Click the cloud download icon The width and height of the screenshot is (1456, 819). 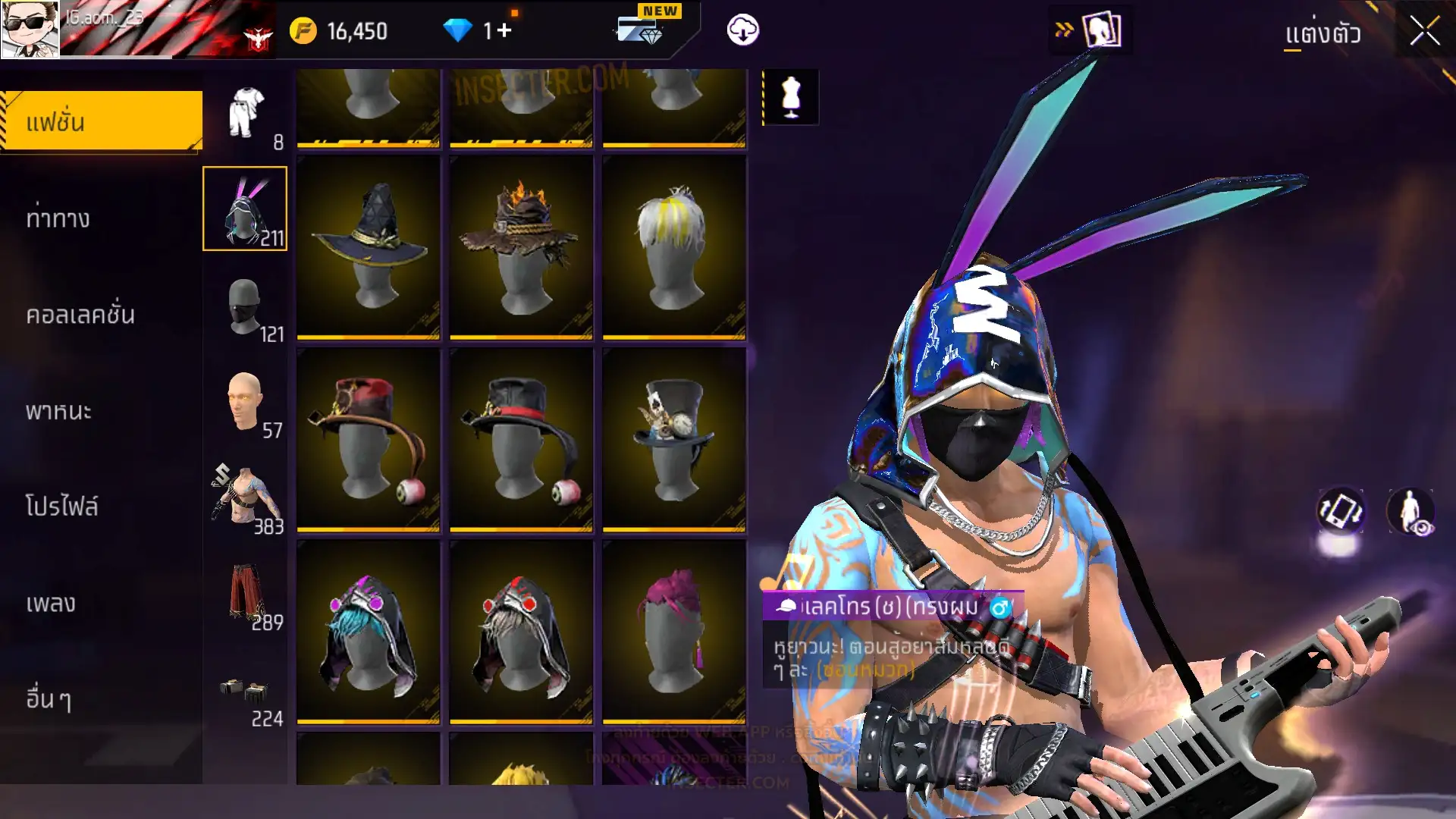coord(742,30)
